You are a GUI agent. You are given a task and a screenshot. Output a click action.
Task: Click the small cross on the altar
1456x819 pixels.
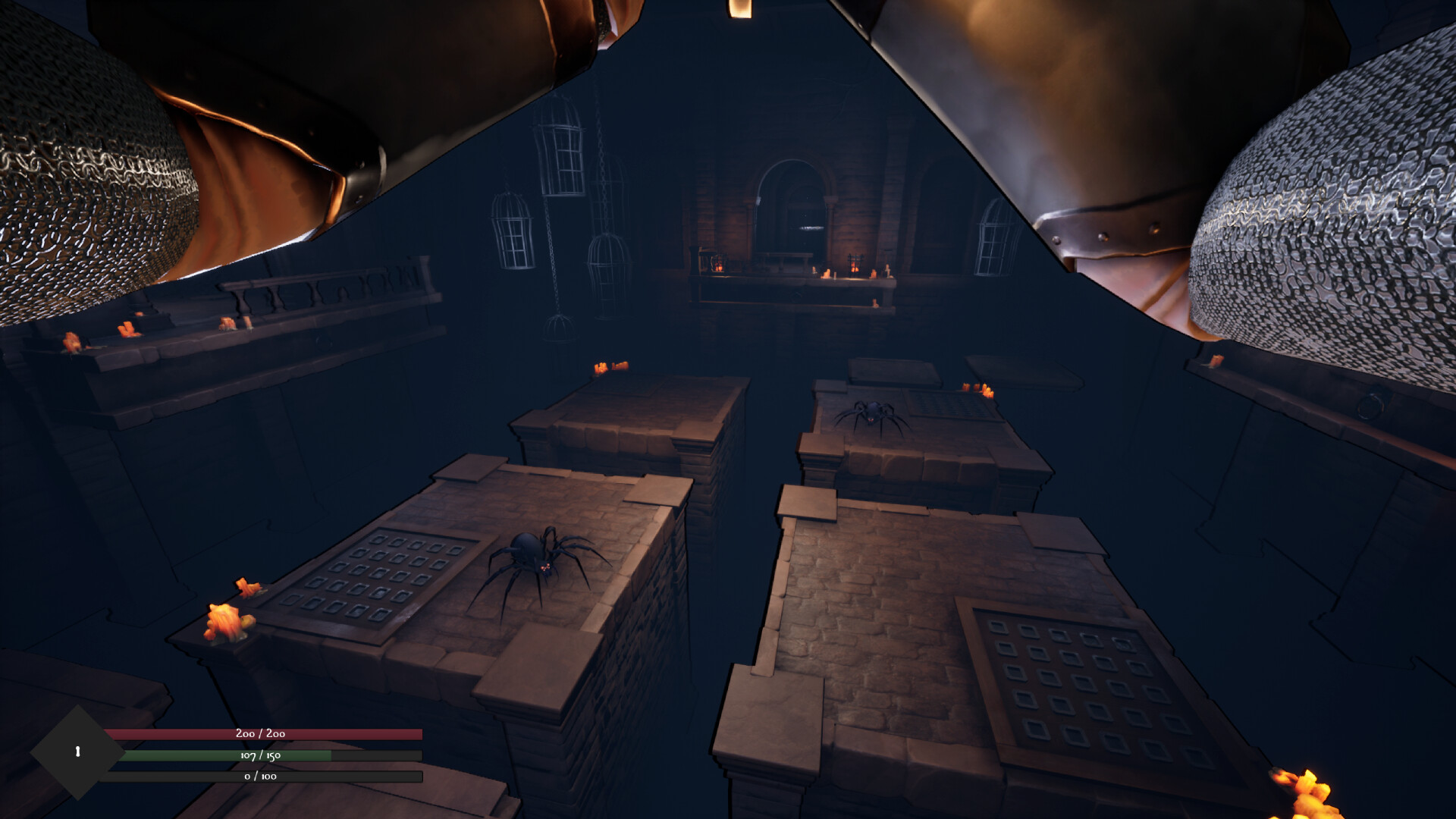coord(887,271)
